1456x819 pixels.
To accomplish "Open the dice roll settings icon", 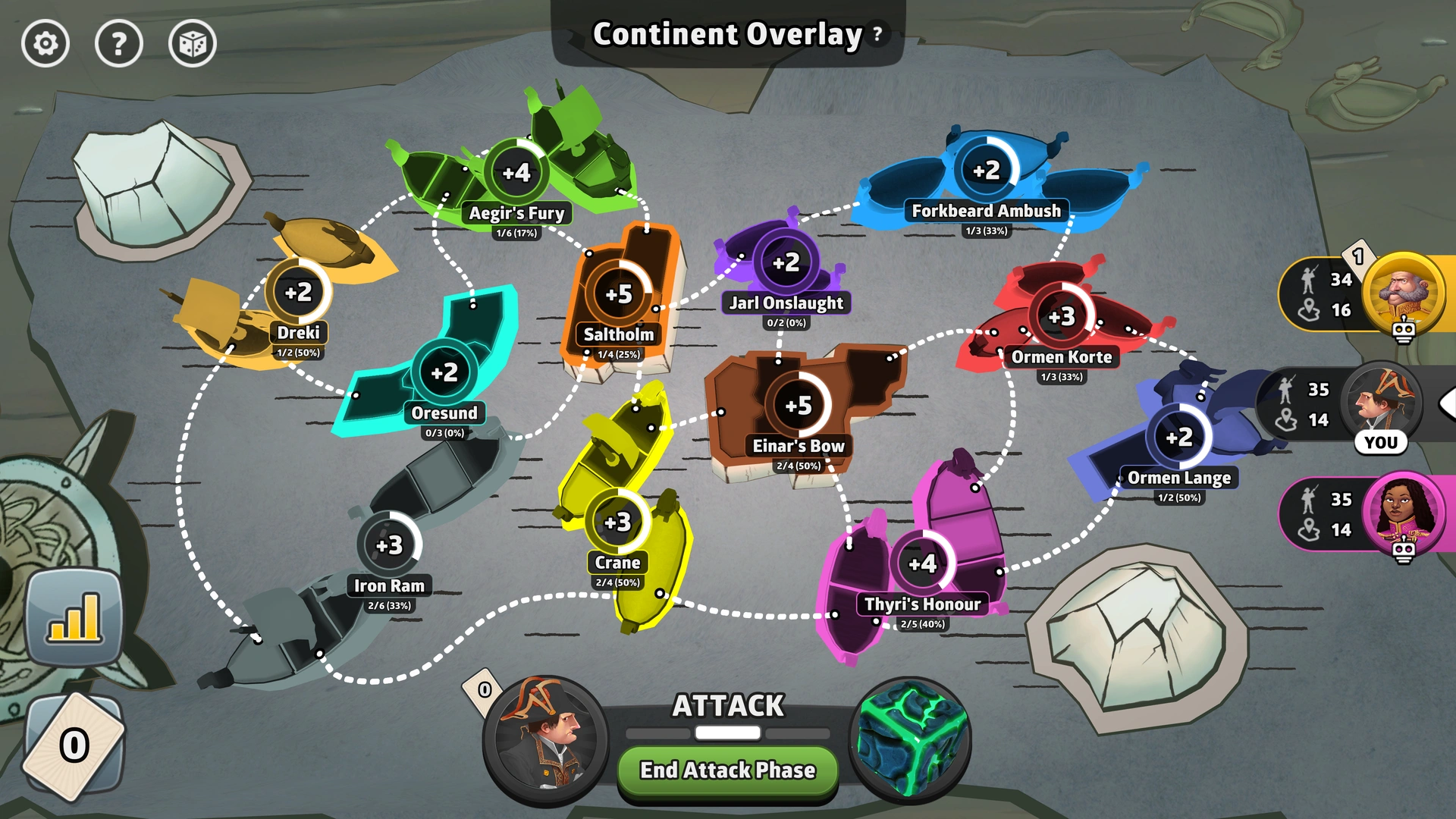I will (x=193, y=44).
